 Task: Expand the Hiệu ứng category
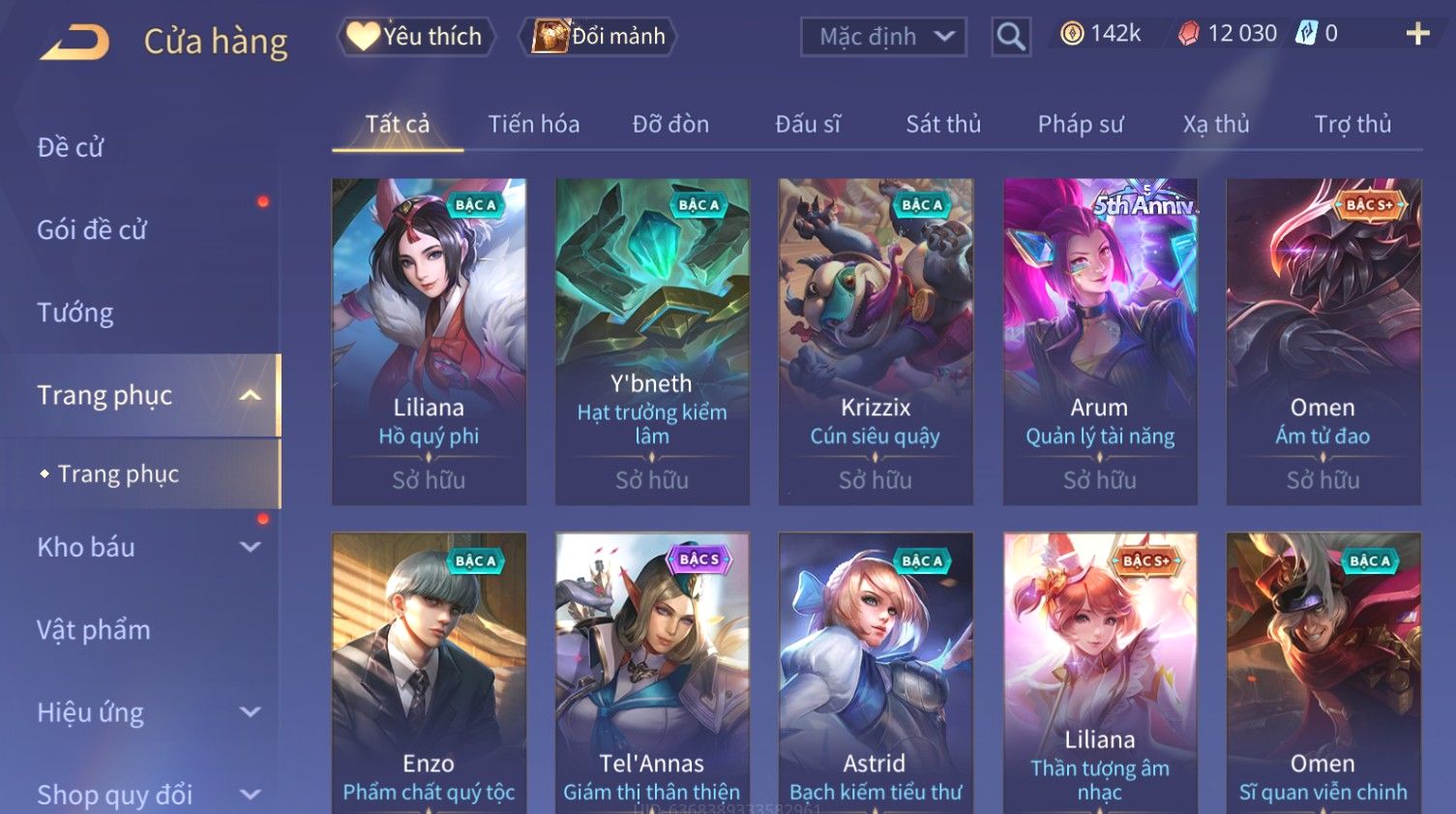coord(145,712)
